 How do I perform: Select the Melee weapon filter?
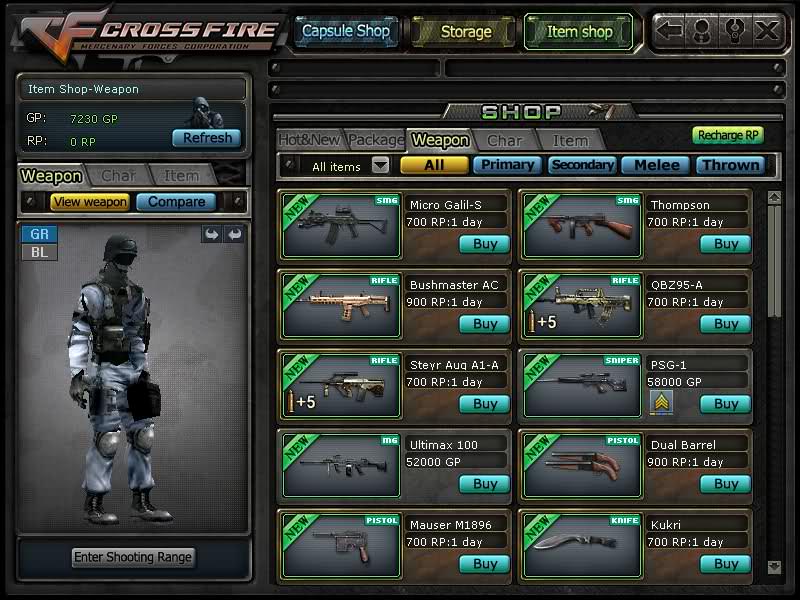click(656, 165)
